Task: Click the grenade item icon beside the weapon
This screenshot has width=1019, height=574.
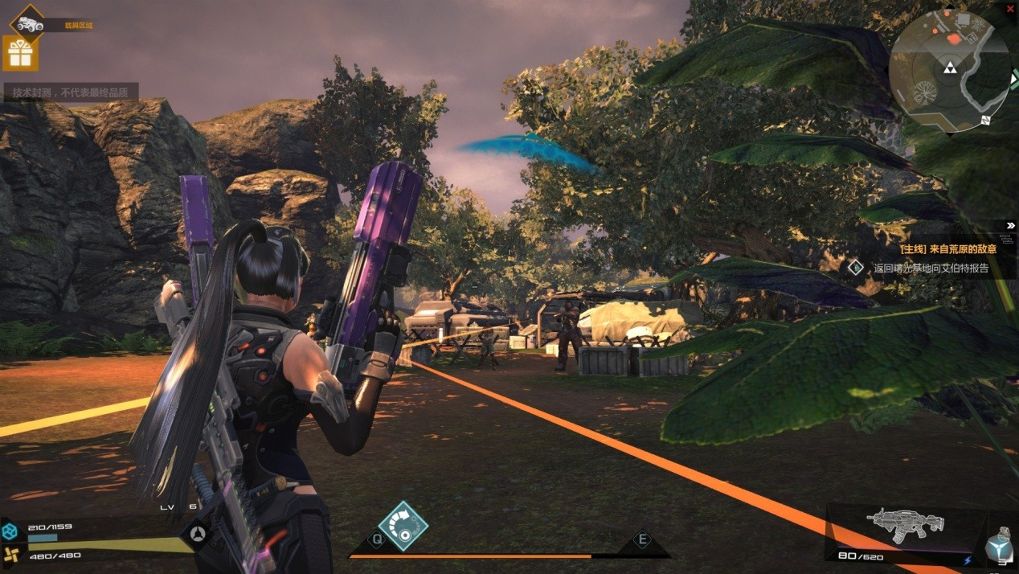Action: point(999,547)
